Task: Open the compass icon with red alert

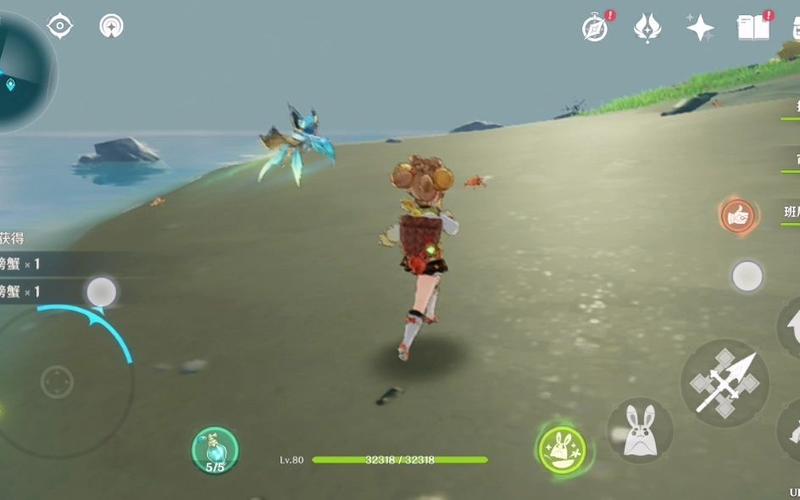Action: click(x=595, y=28)
